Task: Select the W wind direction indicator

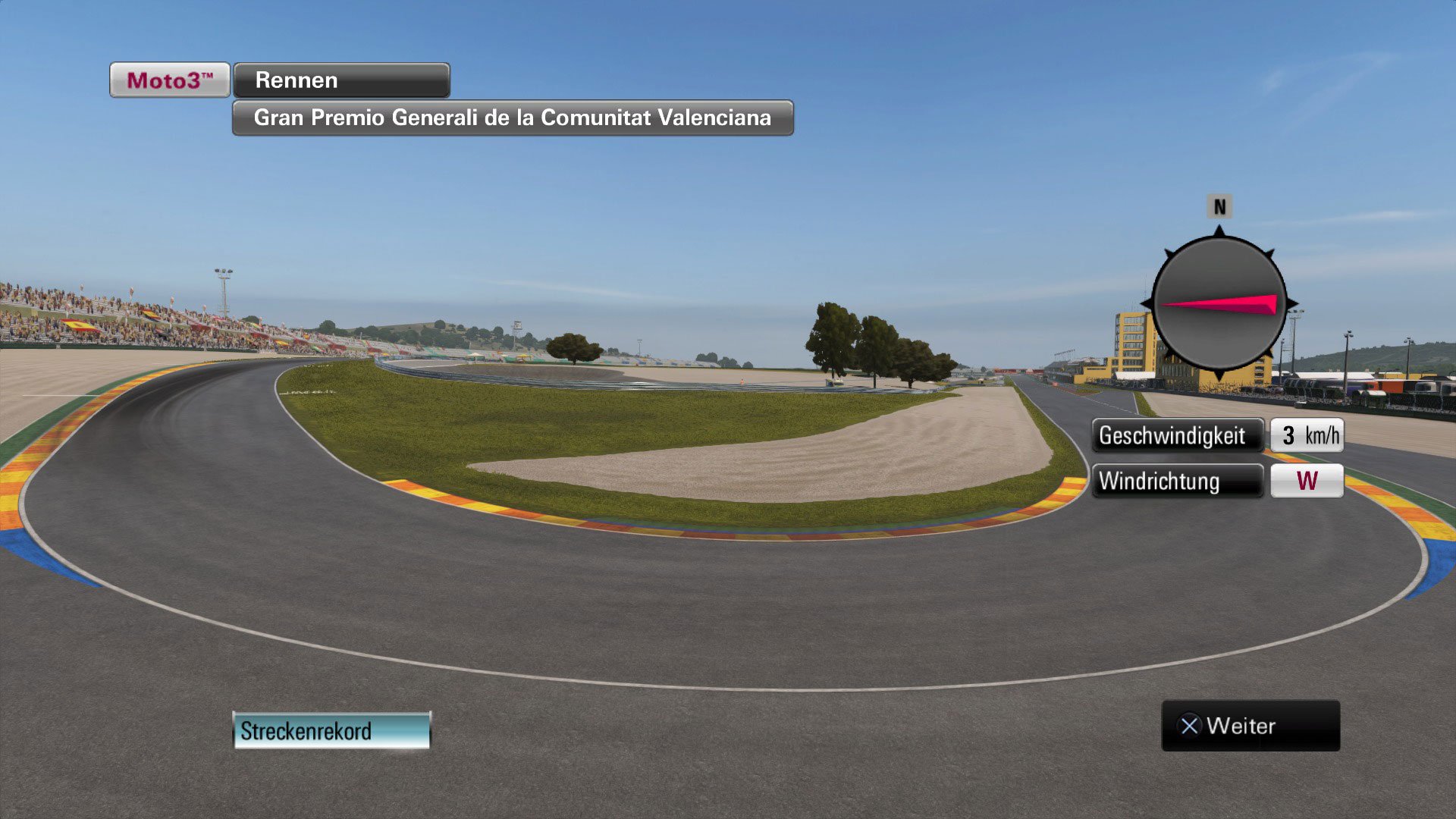Action: point(1306,481)
